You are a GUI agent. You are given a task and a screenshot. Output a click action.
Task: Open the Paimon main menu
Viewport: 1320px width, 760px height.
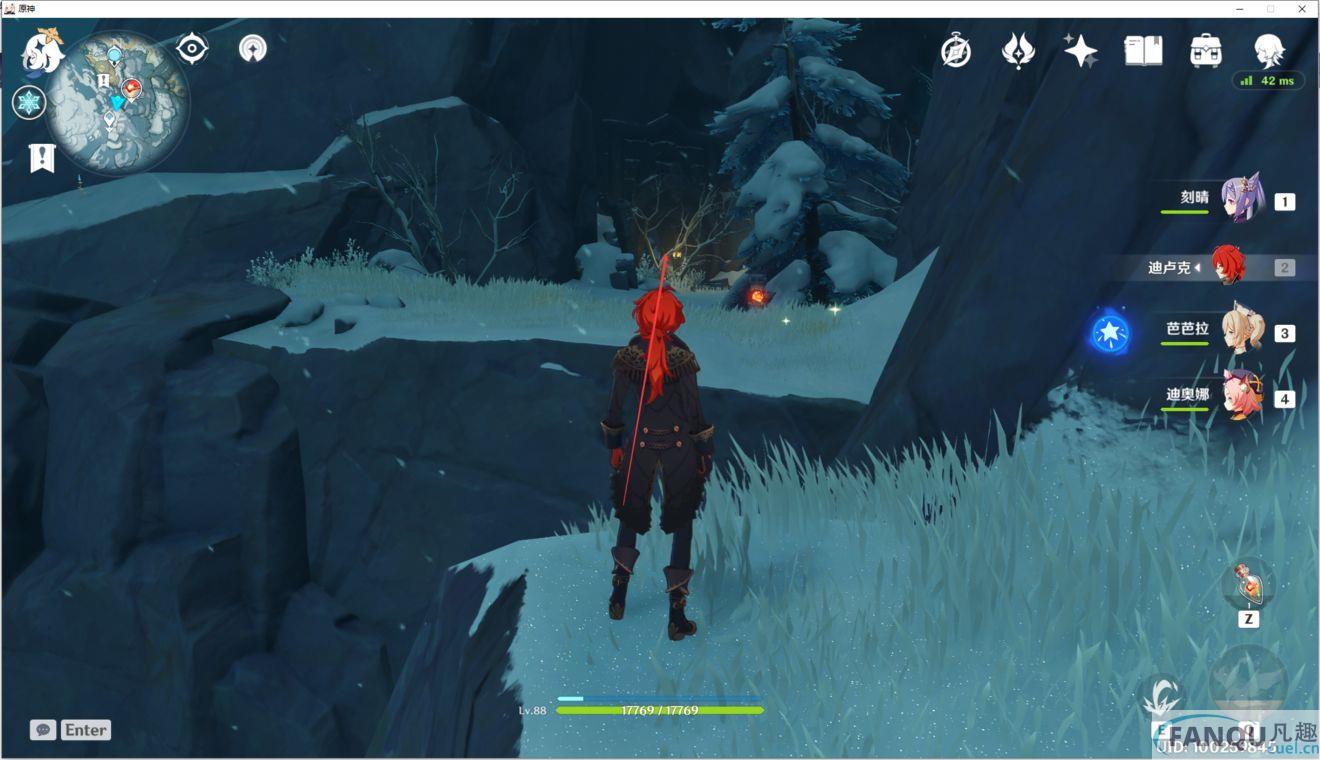(x=42, y=51)
